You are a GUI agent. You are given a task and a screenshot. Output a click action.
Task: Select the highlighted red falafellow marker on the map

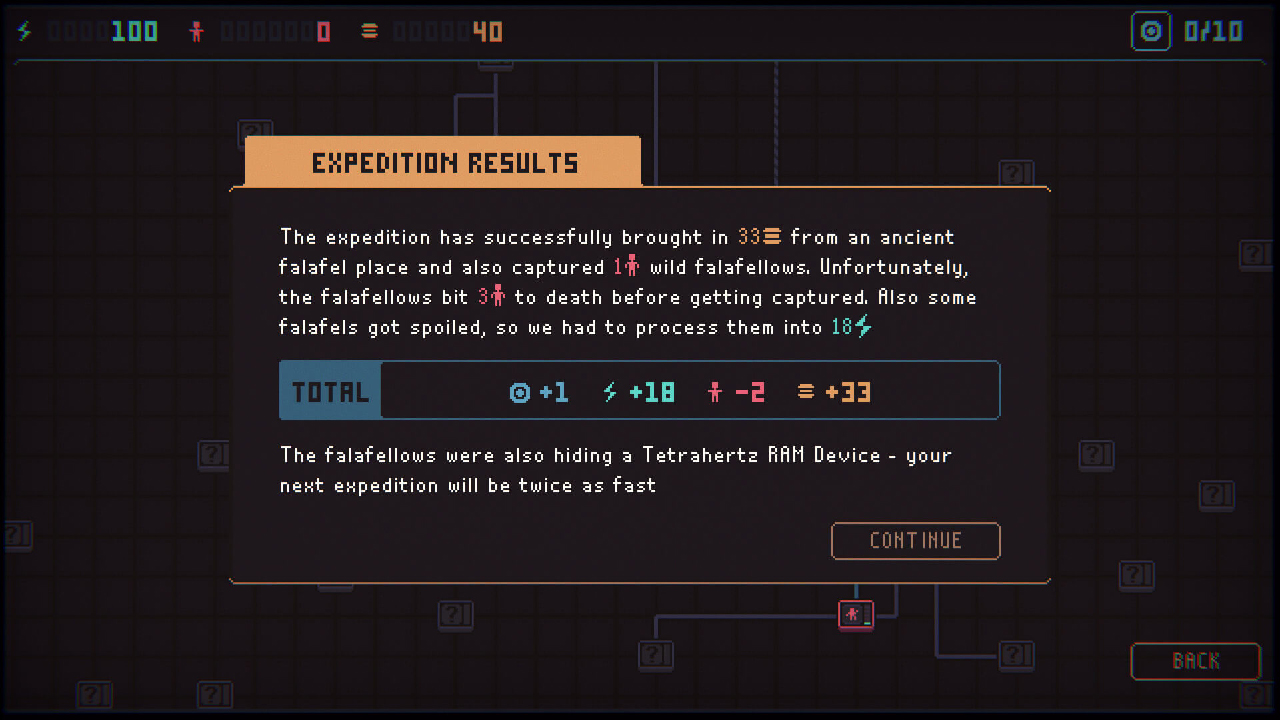point(855,614)
